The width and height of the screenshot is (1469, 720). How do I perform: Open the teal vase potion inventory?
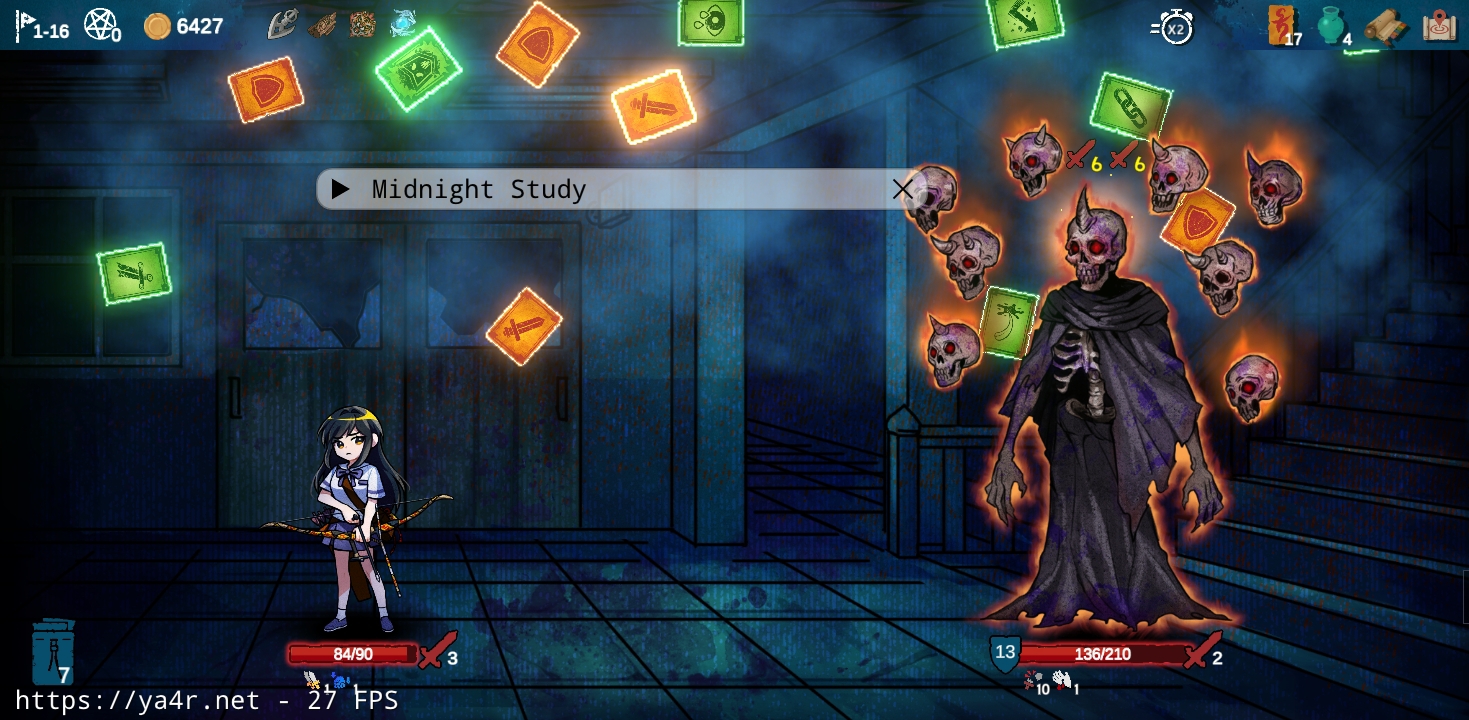[1331, 25]
